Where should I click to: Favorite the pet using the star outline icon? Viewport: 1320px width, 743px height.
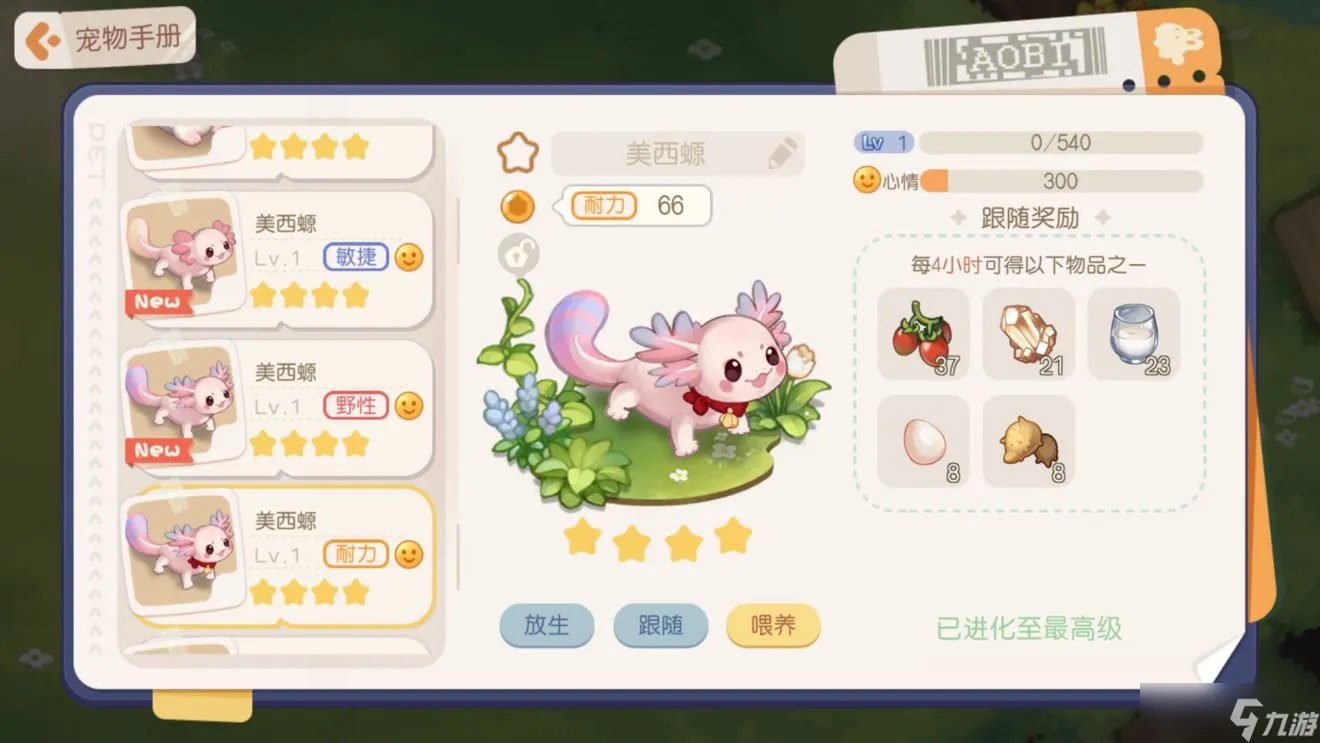coord(517,151)
